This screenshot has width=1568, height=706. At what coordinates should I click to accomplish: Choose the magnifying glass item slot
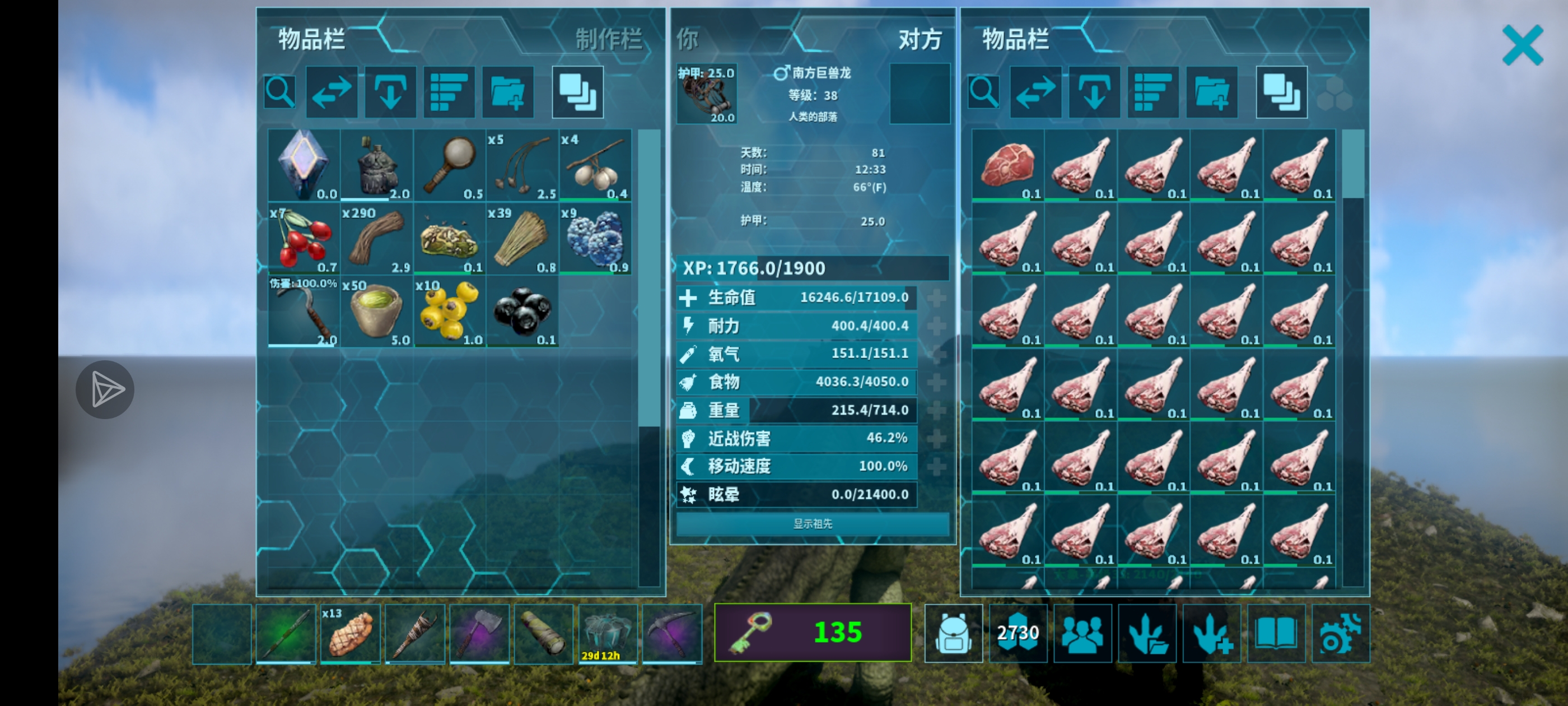click(449, 165)
